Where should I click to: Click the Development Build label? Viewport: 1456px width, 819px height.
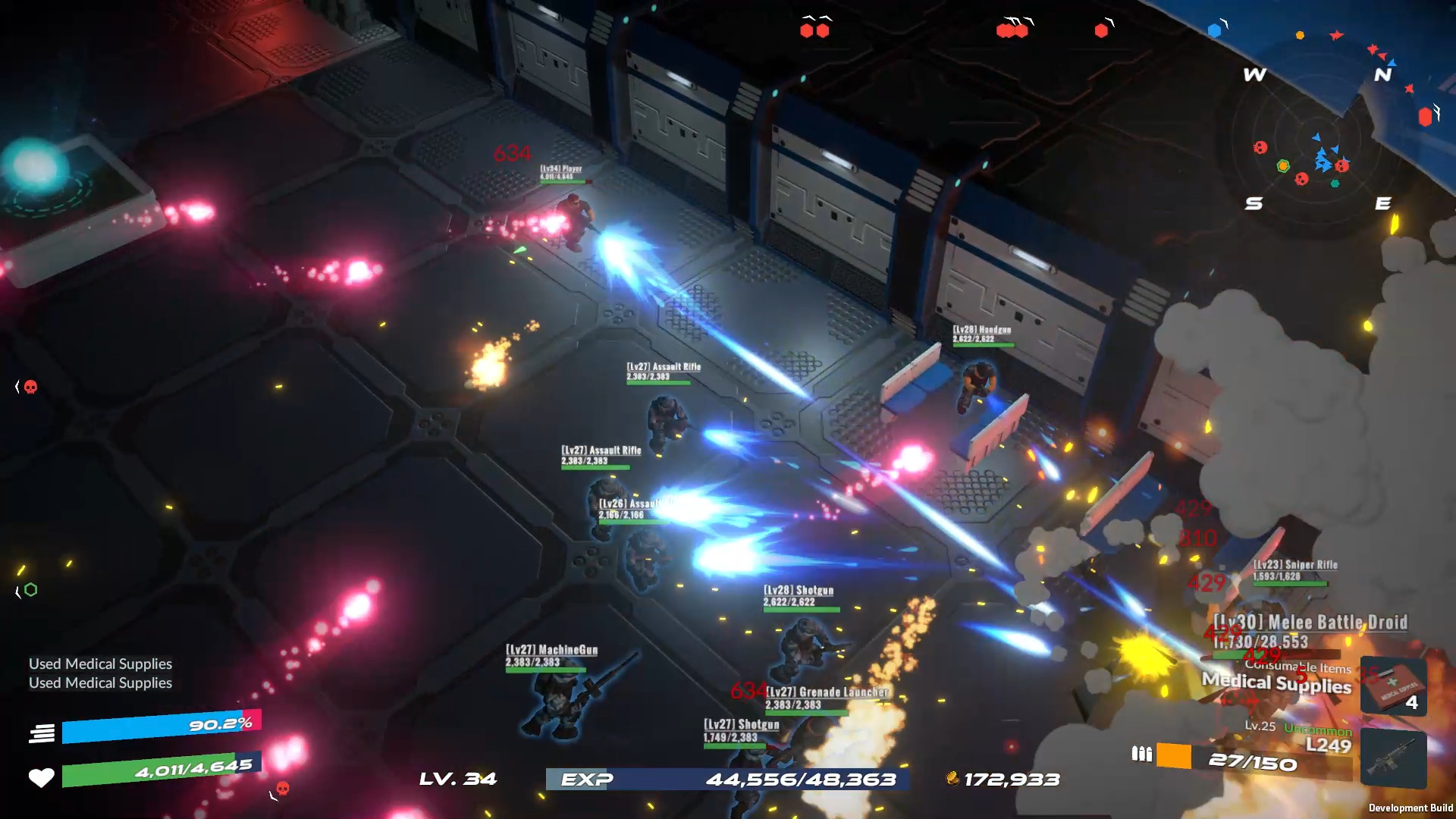(x=1410, y=807)
